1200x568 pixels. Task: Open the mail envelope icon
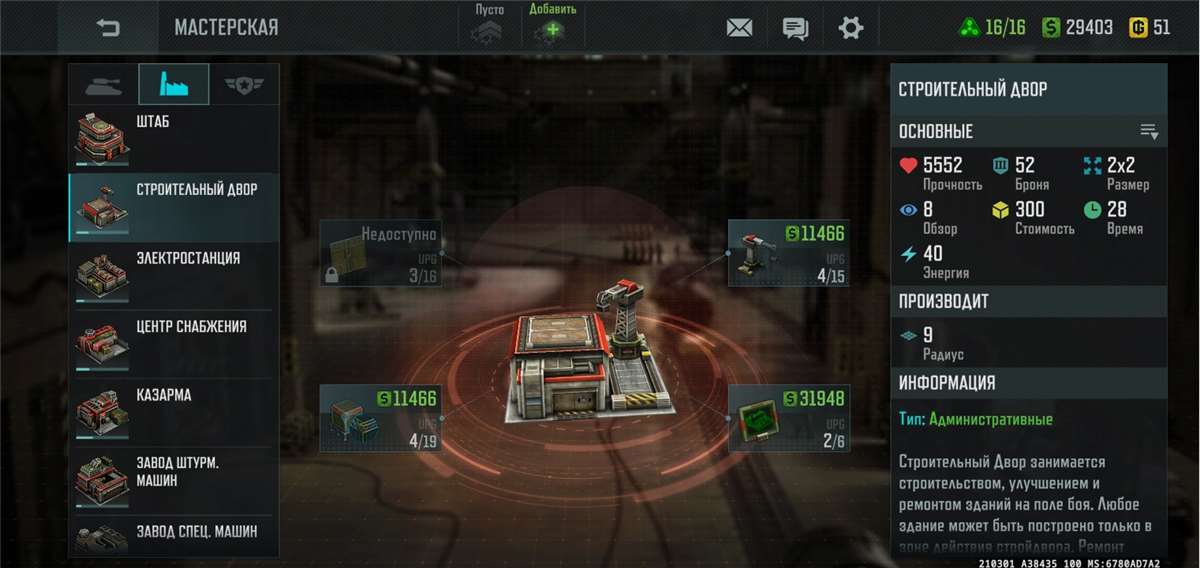point(739,28)
